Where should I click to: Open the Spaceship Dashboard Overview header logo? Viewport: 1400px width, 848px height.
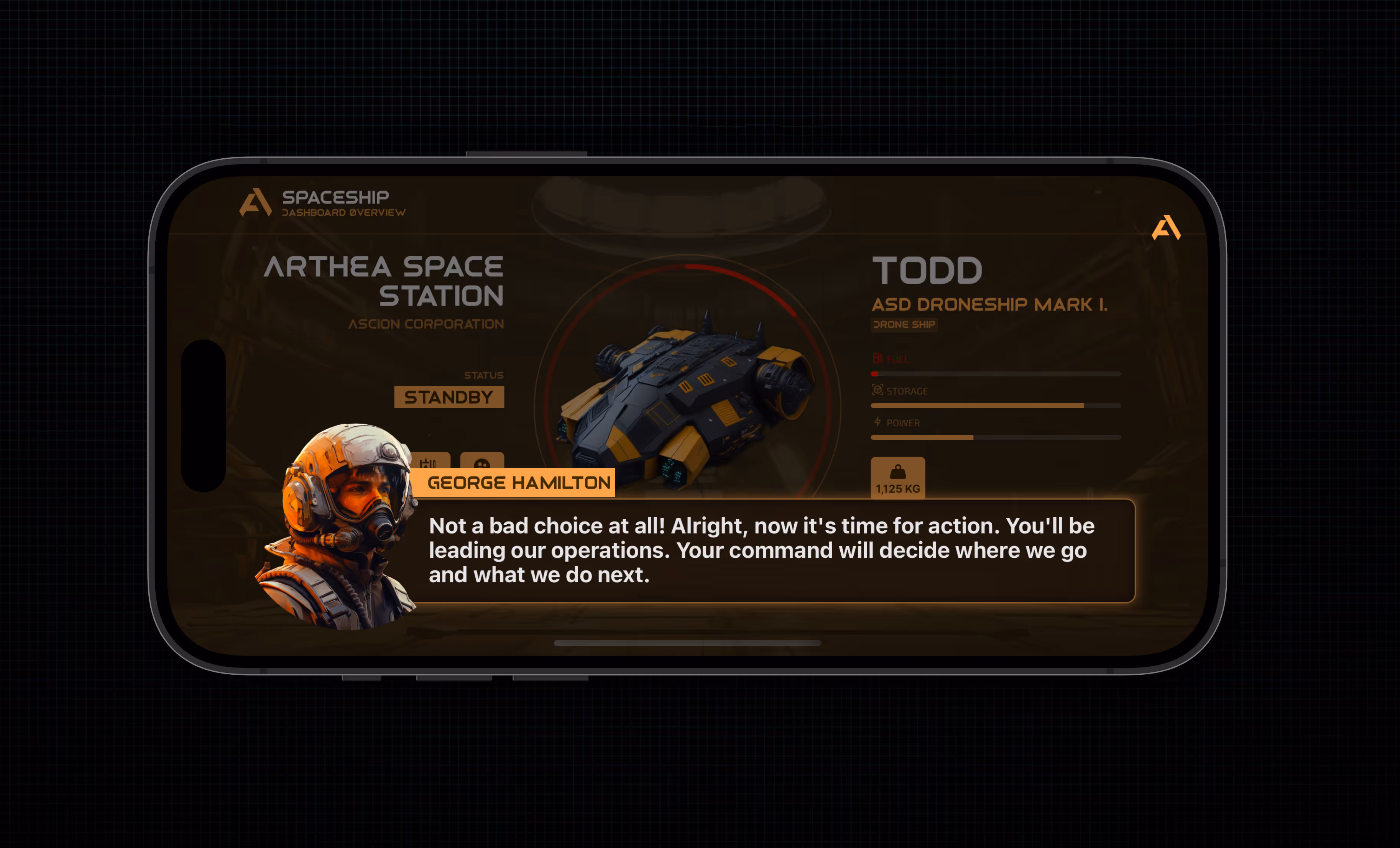(x=256, y=202)
